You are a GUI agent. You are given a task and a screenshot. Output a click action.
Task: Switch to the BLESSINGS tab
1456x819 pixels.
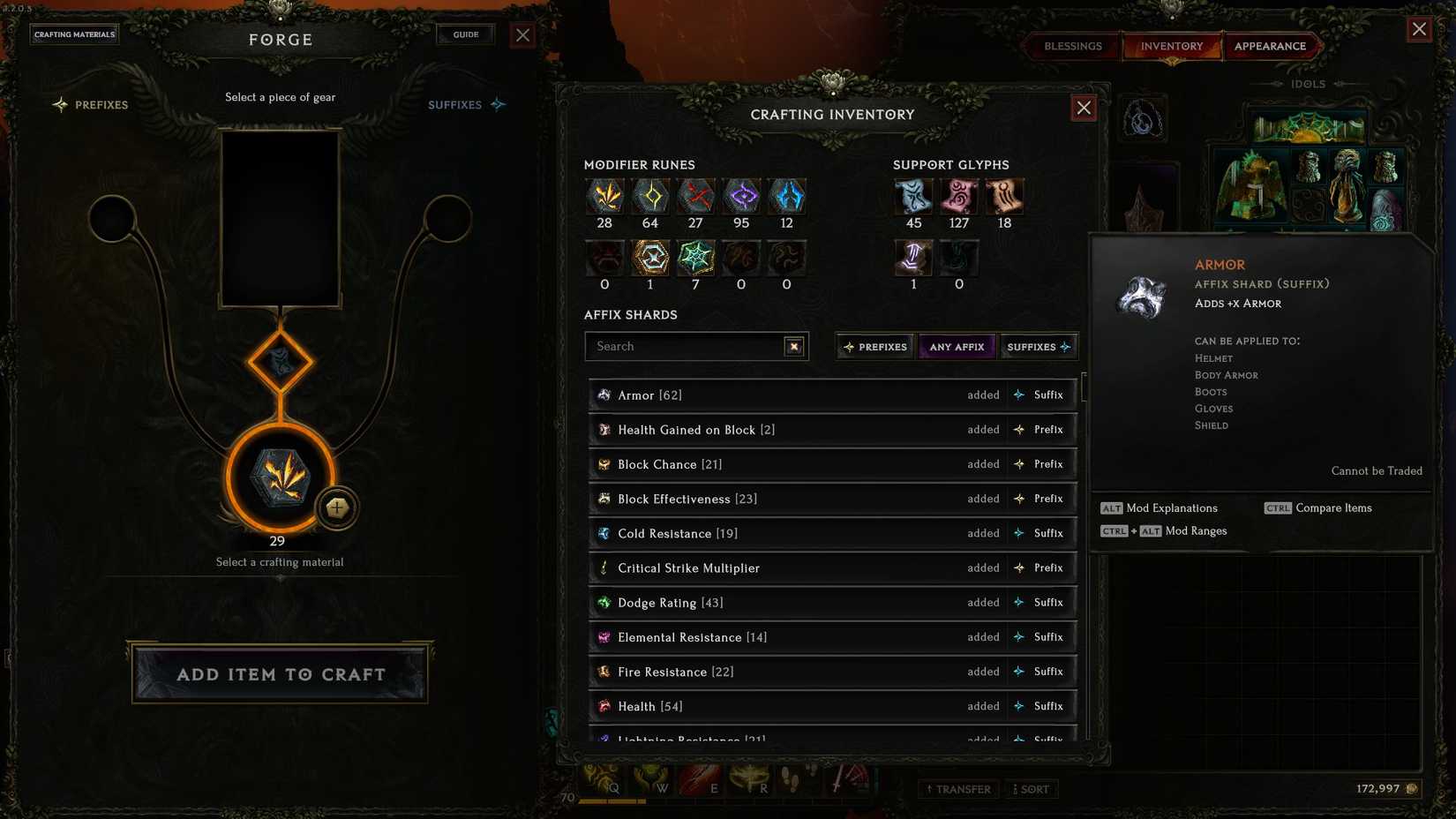(1071, 46)
